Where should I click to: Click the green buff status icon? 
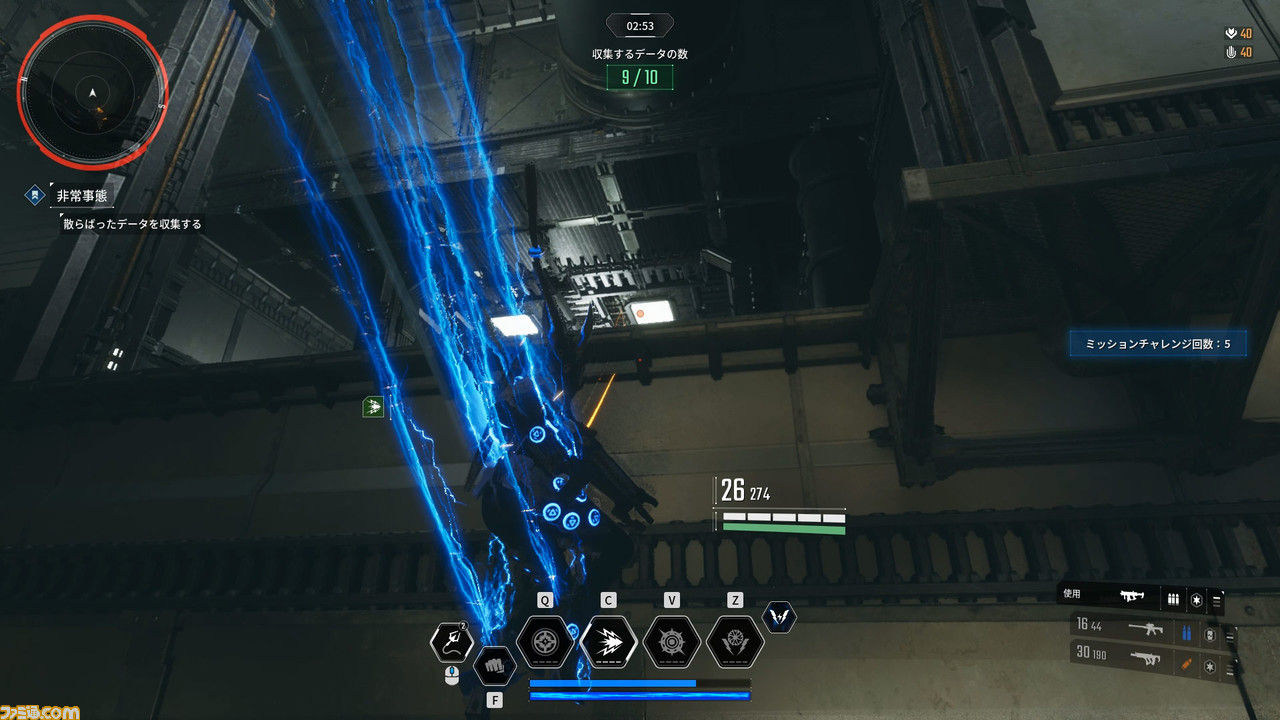373,406
